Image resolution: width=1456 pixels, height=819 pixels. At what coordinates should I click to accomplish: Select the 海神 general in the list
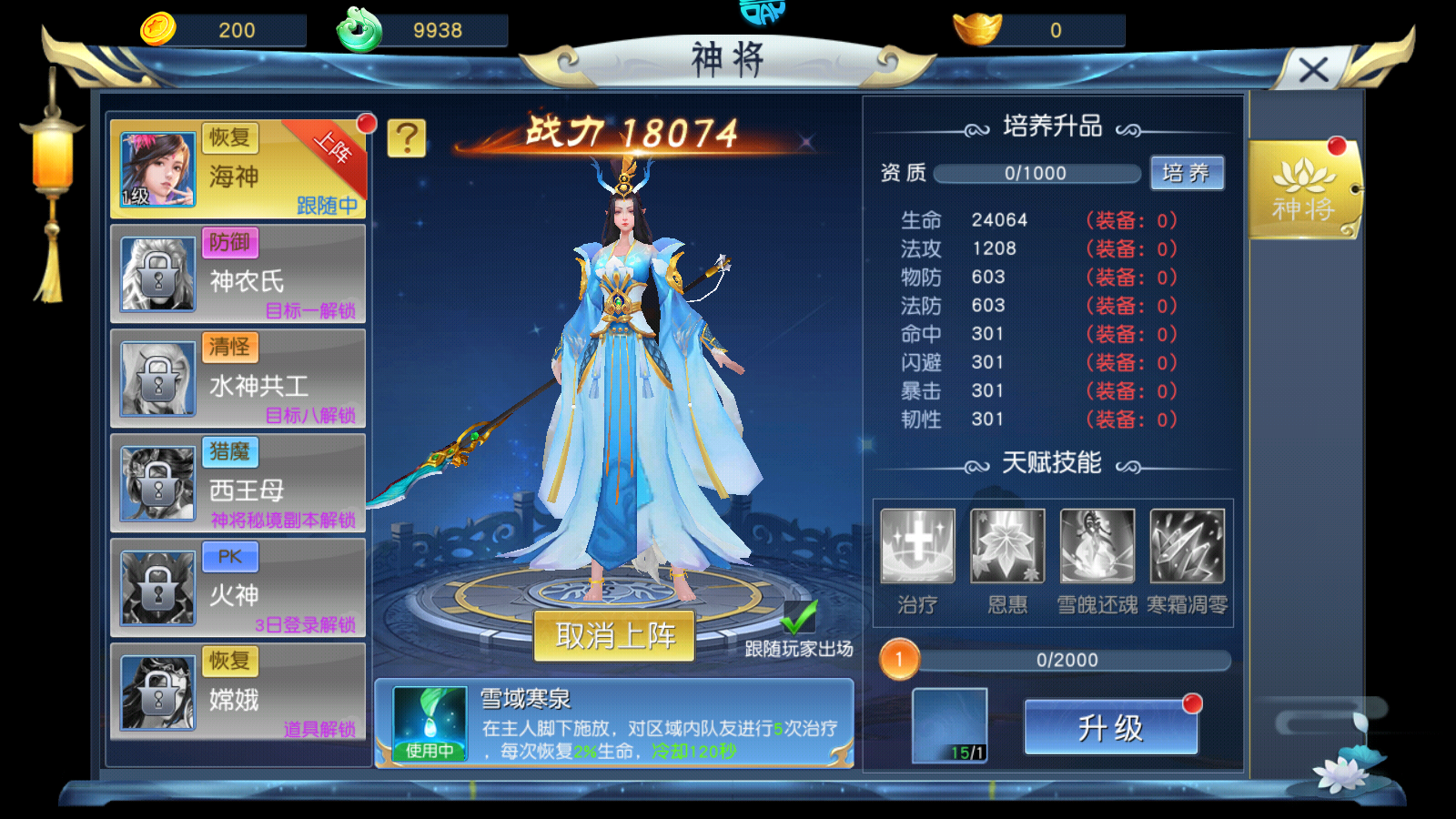point(238,170)
